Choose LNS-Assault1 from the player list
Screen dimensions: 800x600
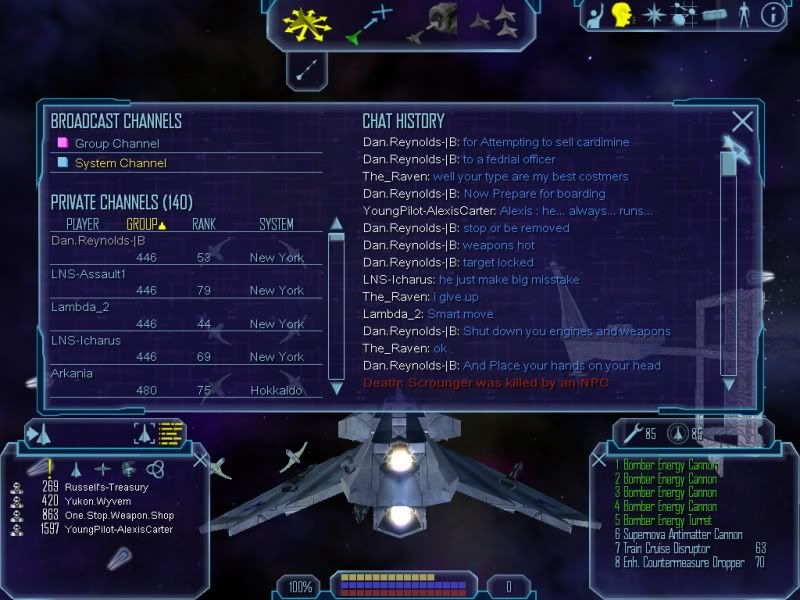click(88, 274)
